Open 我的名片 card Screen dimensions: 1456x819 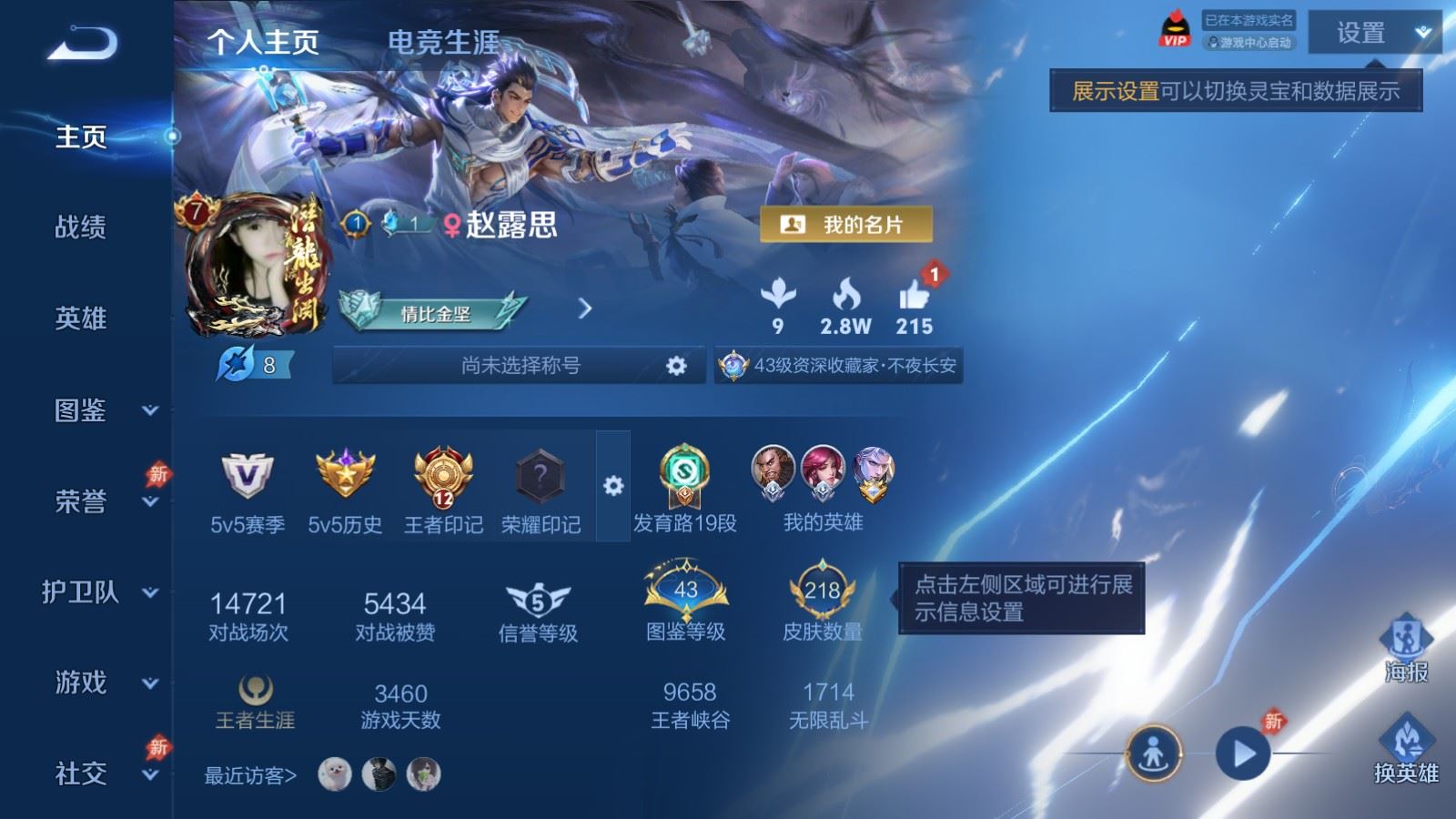846,225
